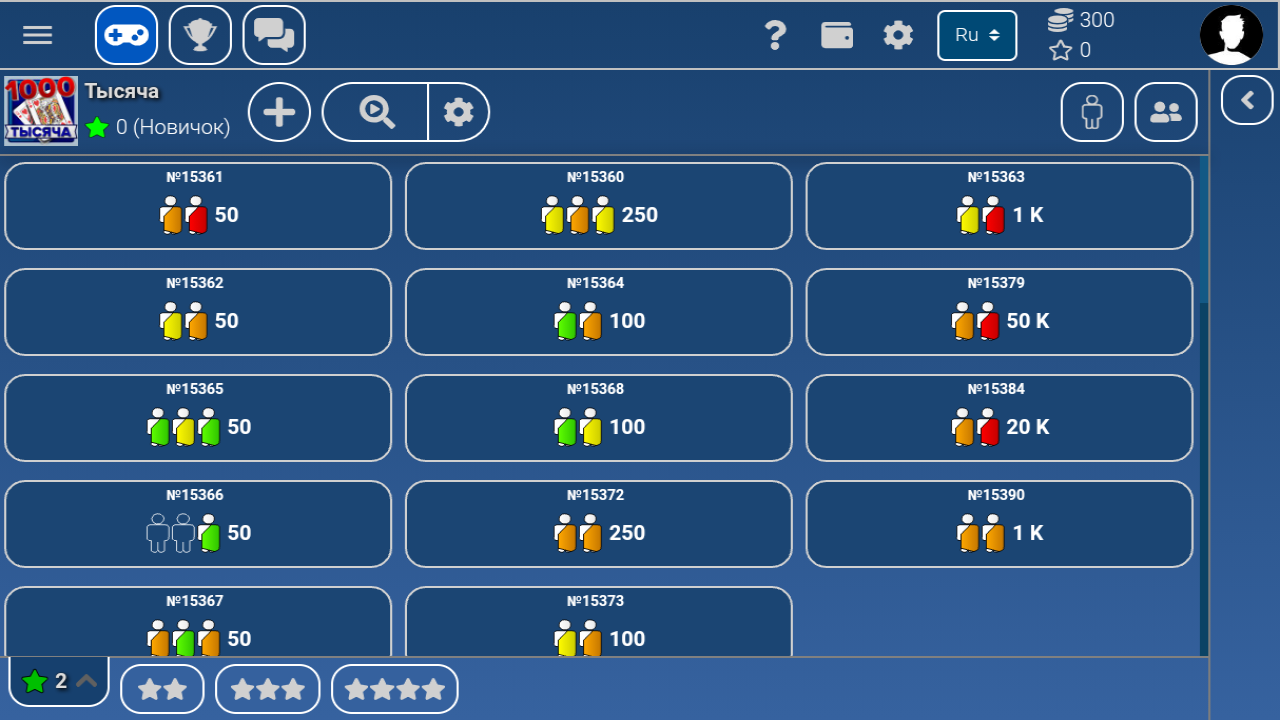Viewport: 1280px width, 720px height.
Task: Toggle the three-star tables filter
Action: (267, 688)
